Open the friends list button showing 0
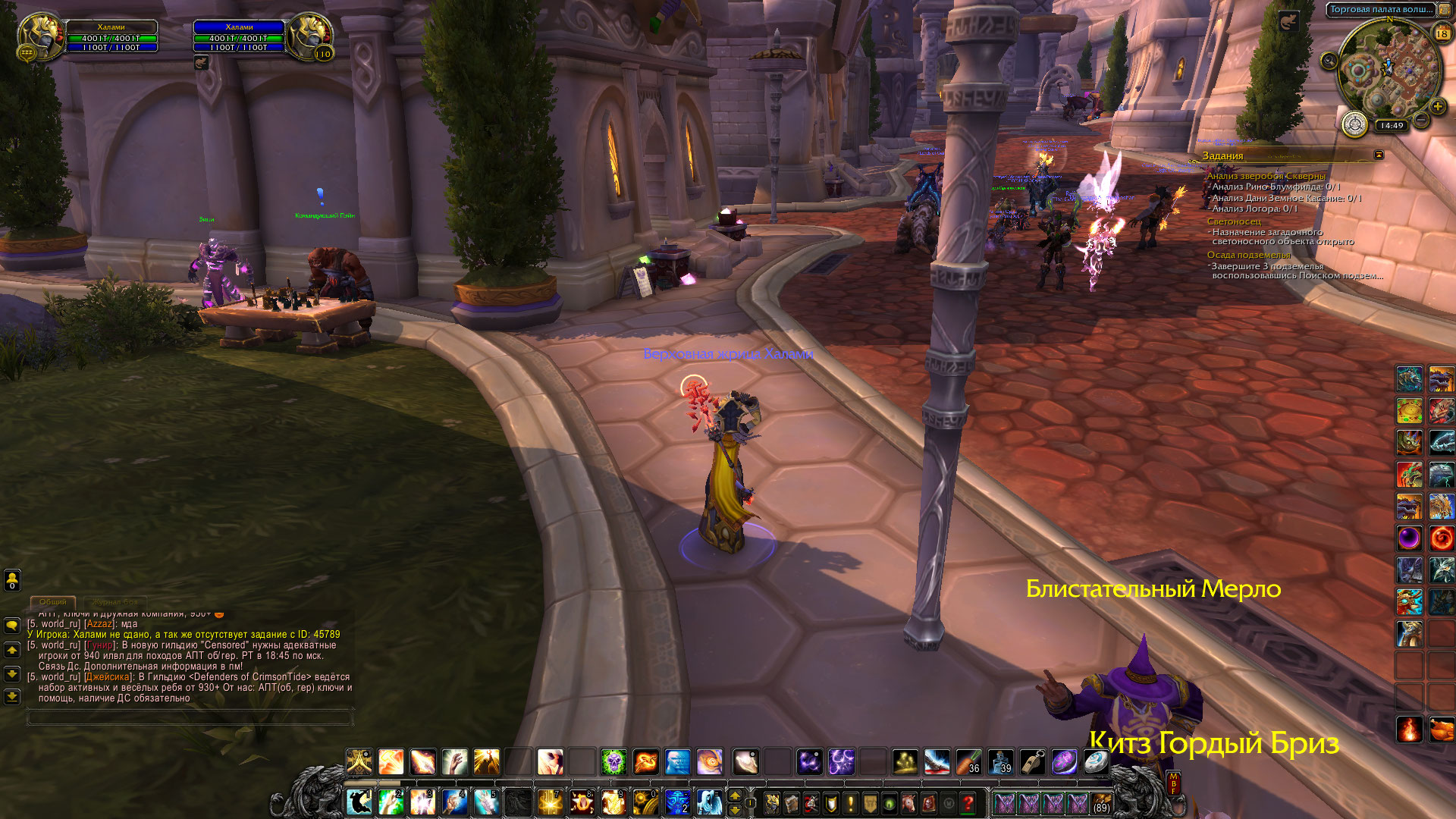Image resolution: width=1456 pixels, height=819 pixels. [x=12, y=580]
